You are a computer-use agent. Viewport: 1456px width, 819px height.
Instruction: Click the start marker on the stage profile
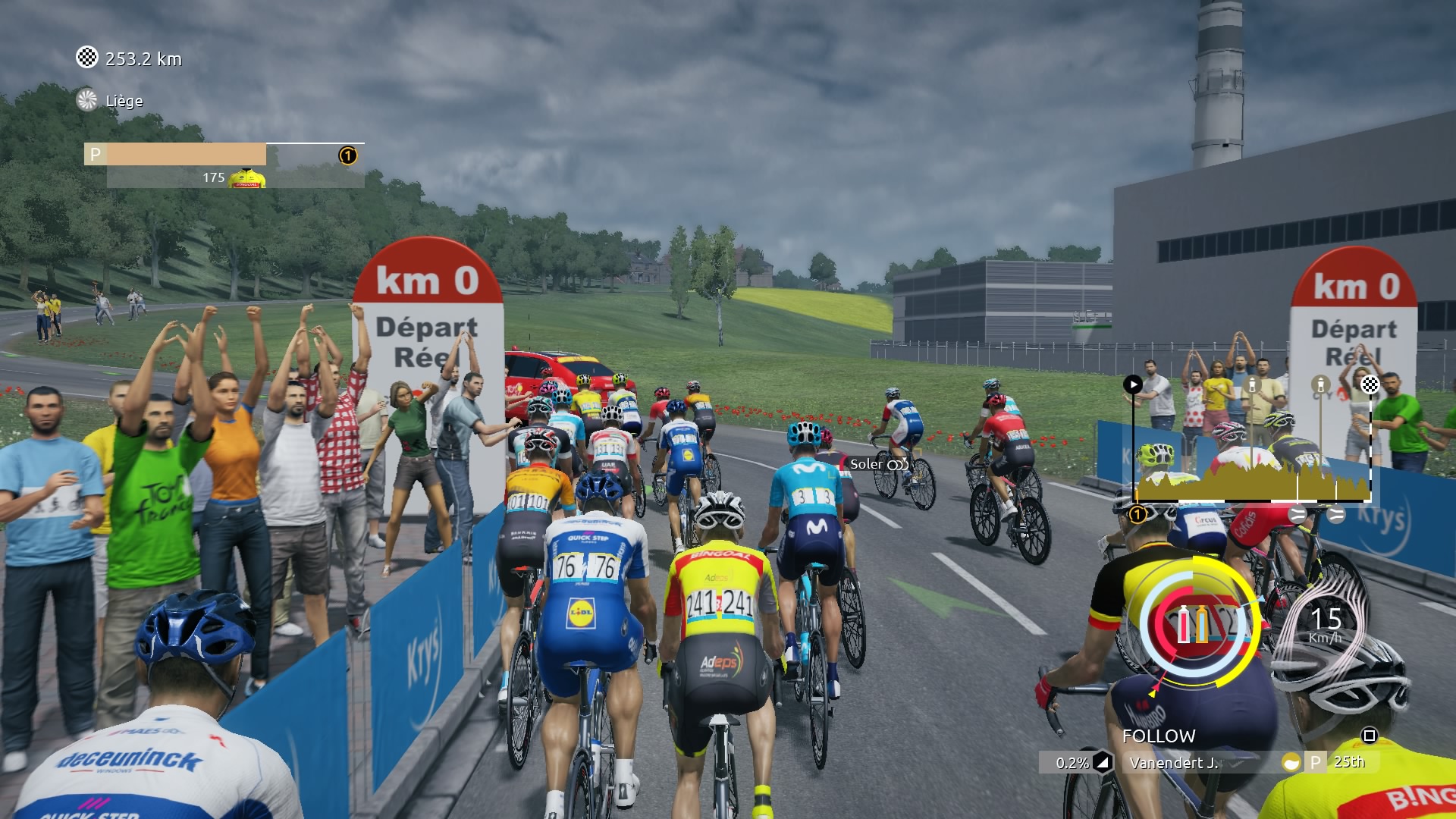(1132, 384)
